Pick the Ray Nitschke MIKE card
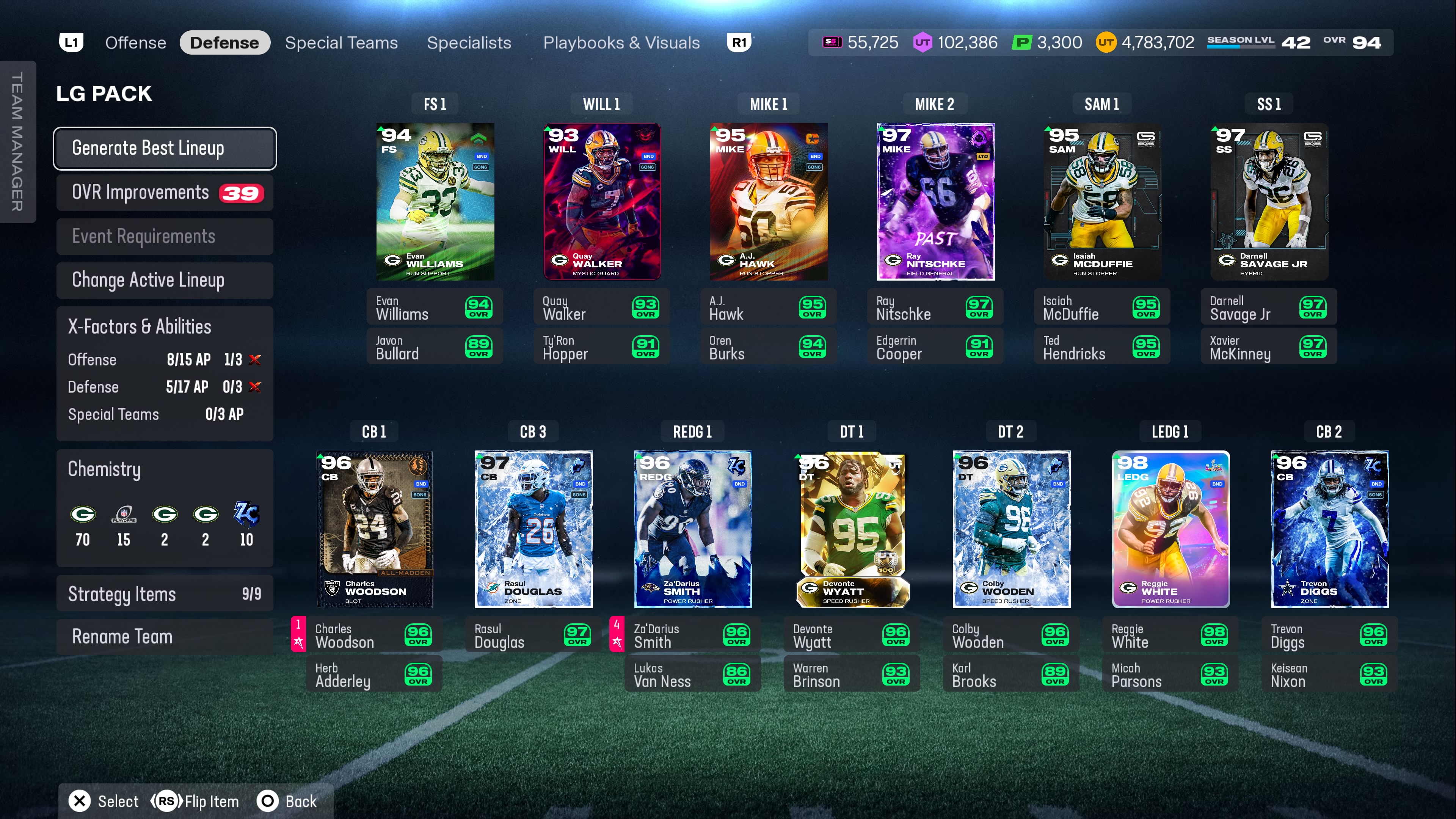 [935, 202]
